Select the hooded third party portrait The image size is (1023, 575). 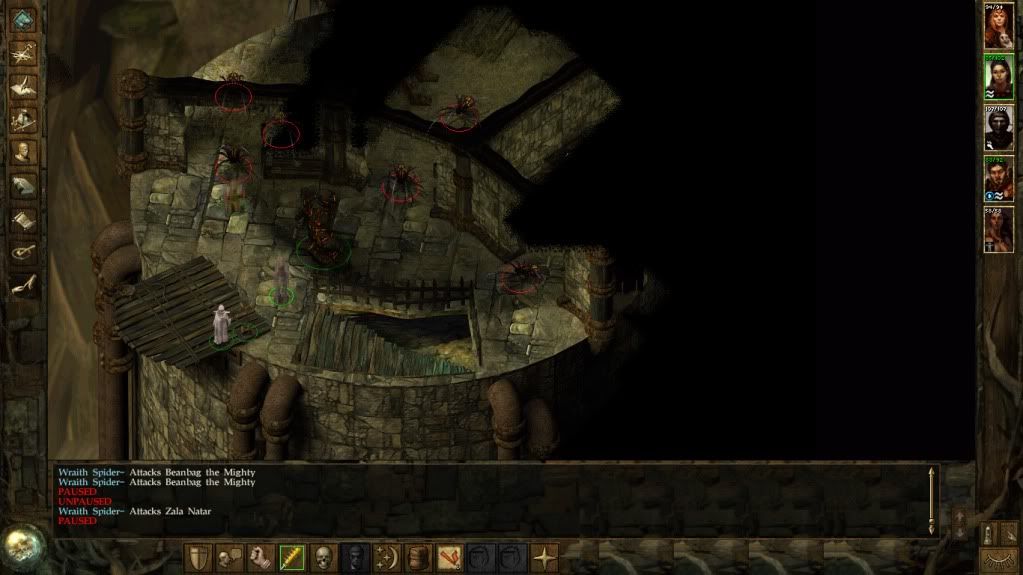998,129
